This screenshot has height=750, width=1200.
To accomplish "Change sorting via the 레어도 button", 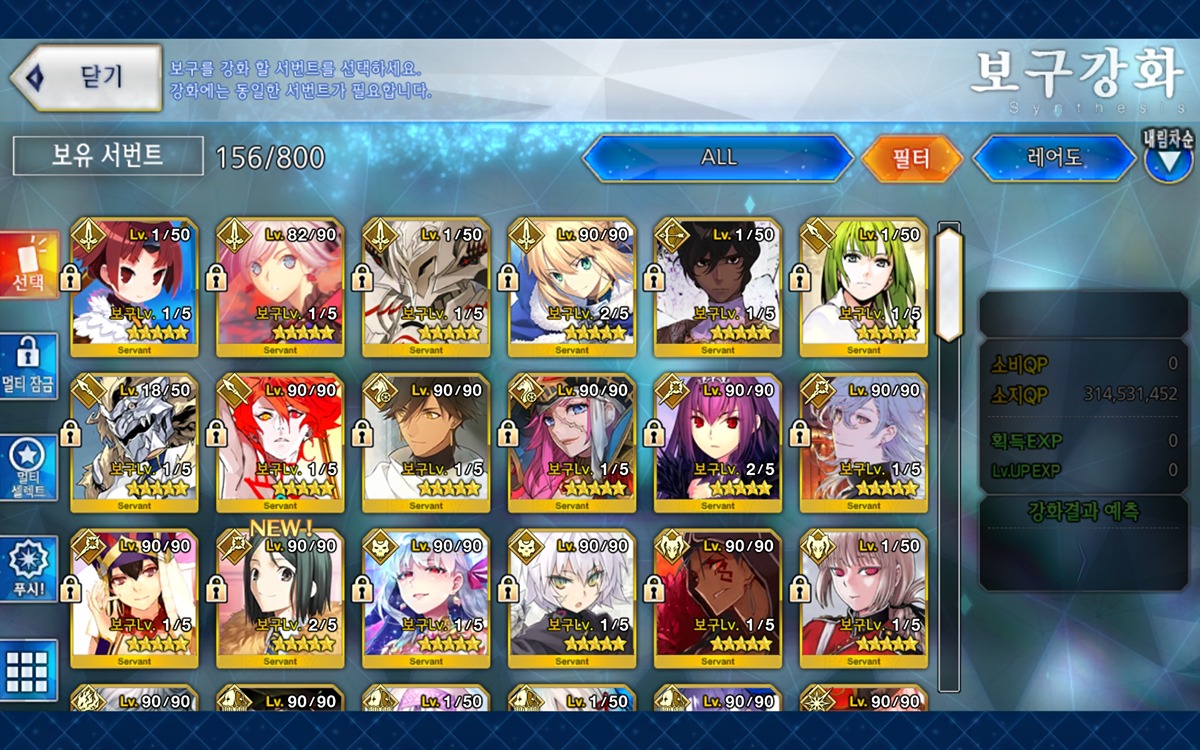I will pyautogui.click(x=1056, y=158).
